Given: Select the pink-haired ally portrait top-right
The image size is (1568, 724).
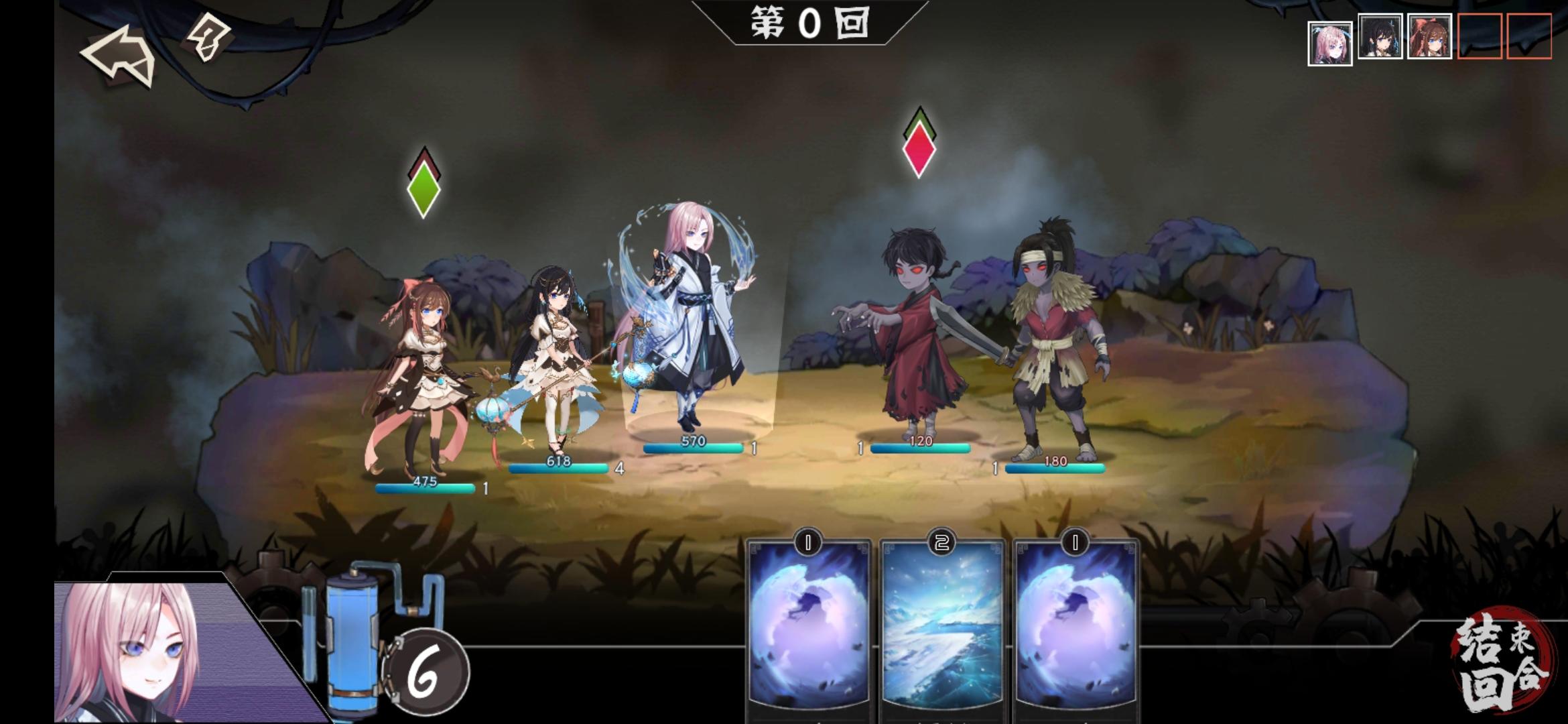Looking at the screenshot, I should coord(1331,42).
